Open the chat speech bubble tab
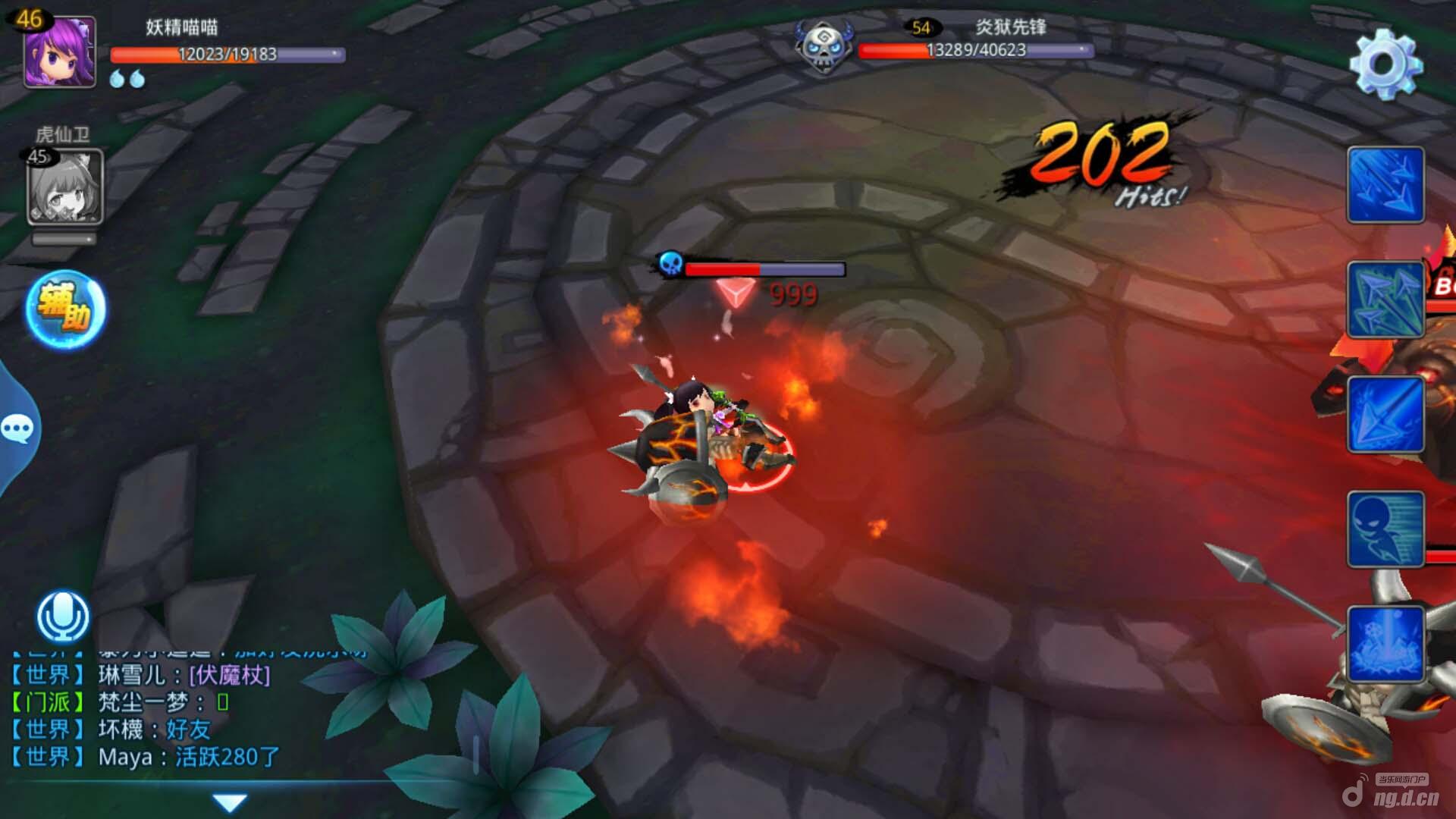1456x819 pixels. coord(17,429)
